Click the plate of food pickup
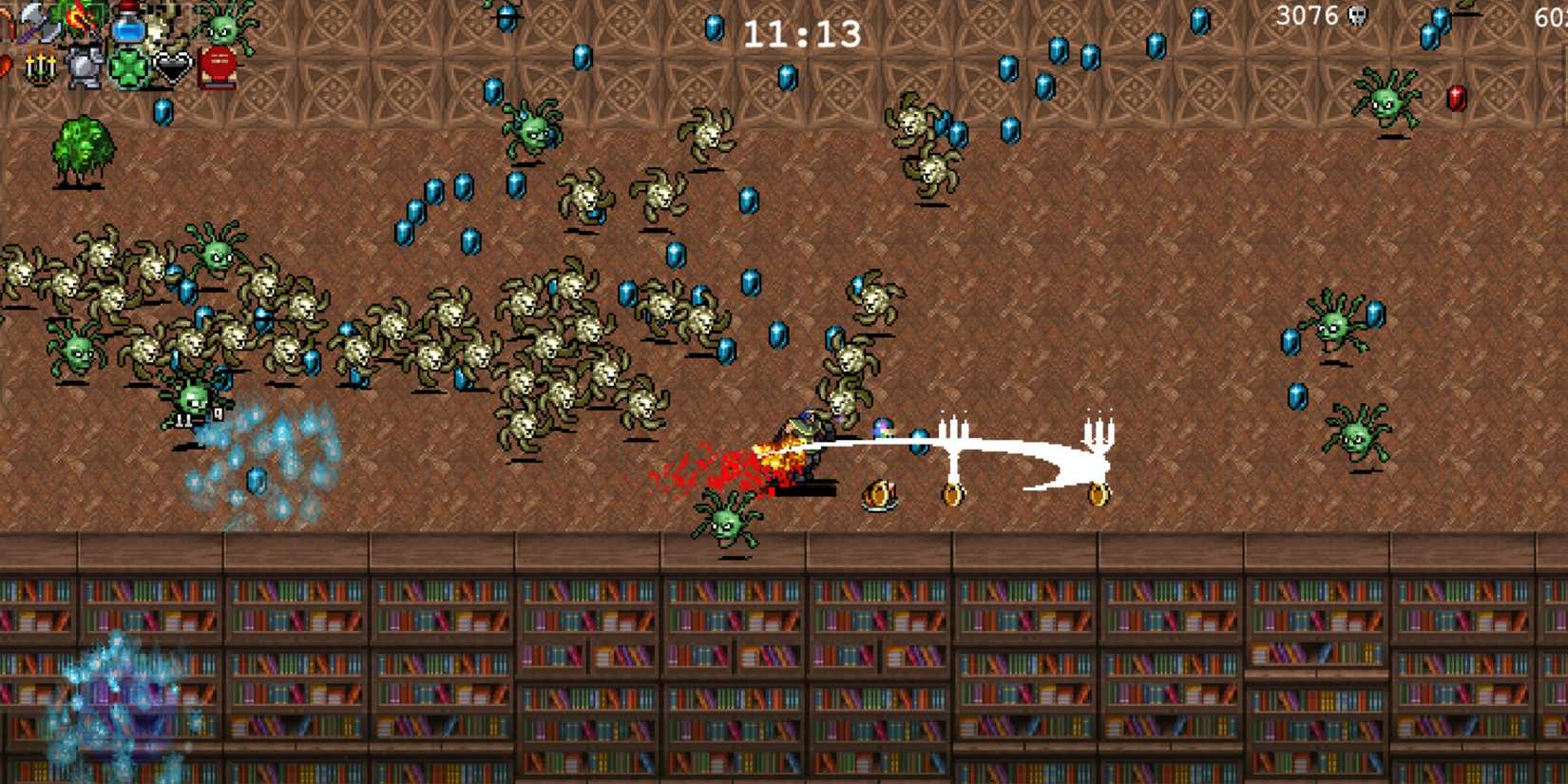 pos(880,493)
